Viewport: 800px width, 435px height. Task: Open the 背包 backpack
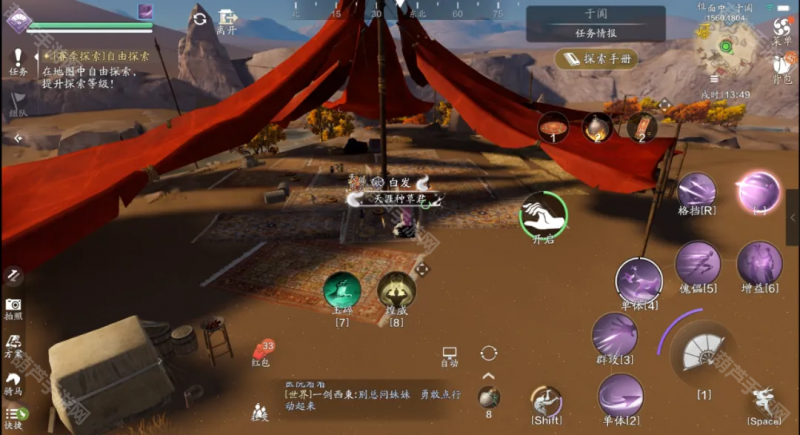[782, 68]
